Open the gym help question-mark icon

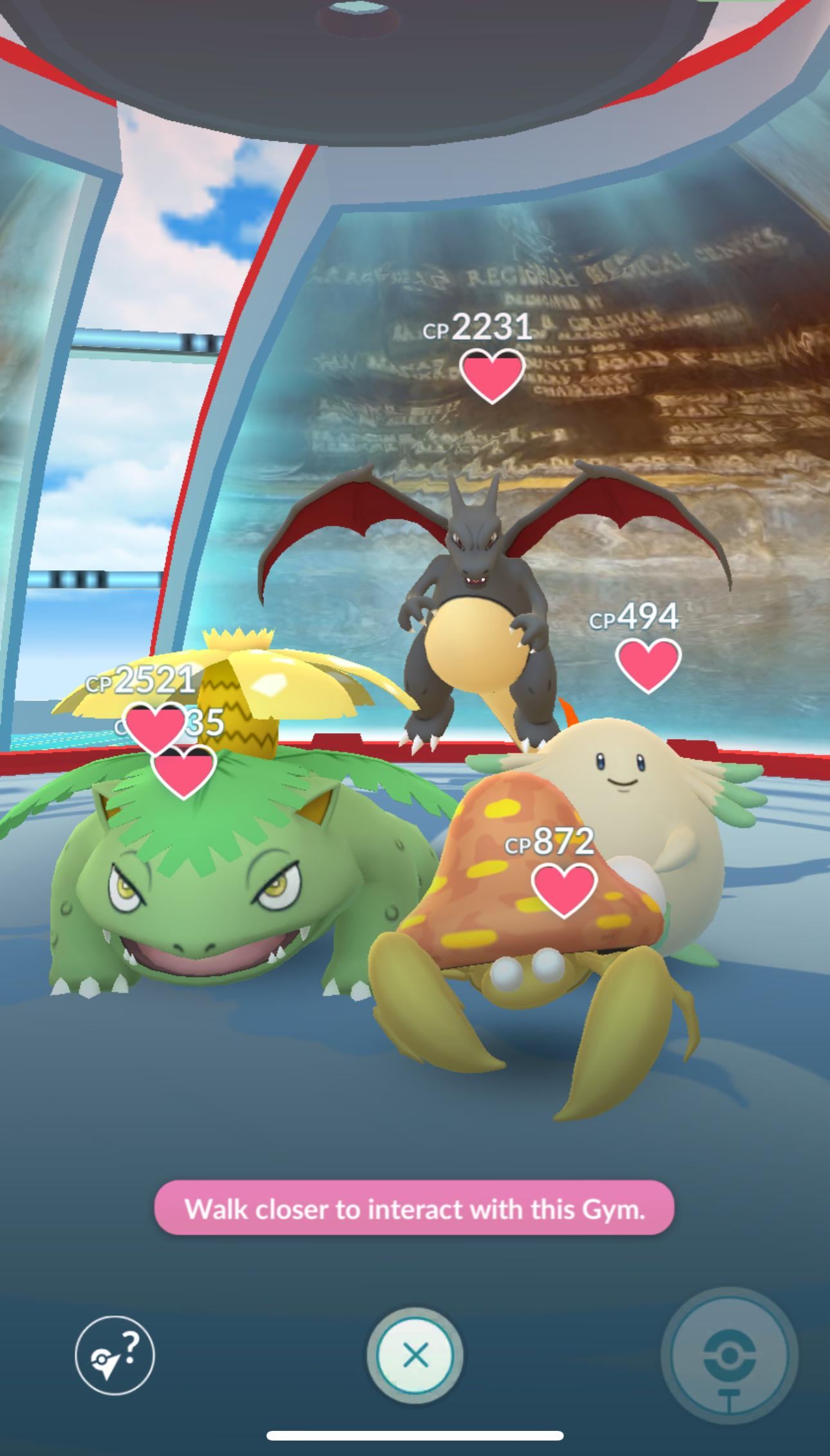point(115,1356)
